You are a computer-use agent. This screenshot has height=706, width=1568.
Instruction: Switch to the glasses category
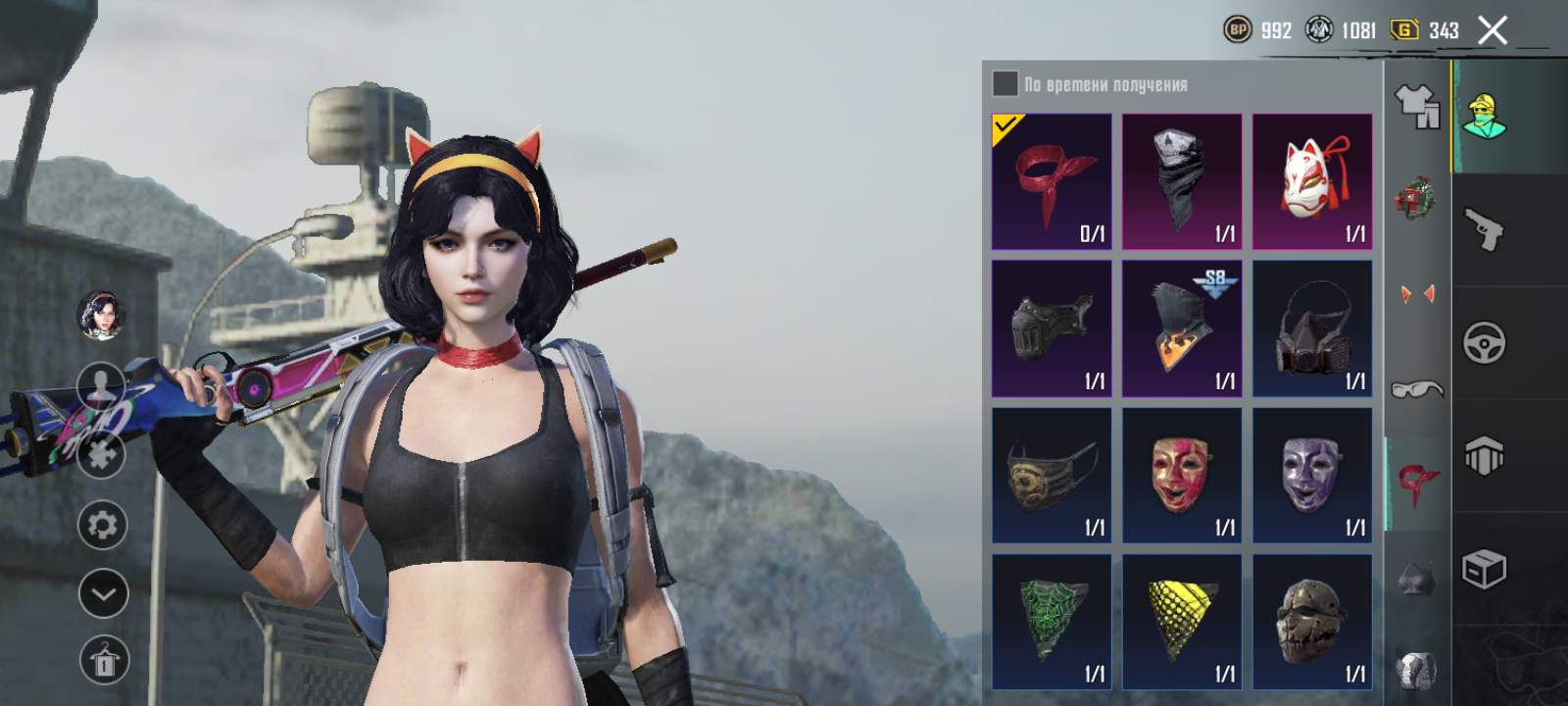[x=1417, y=389]
